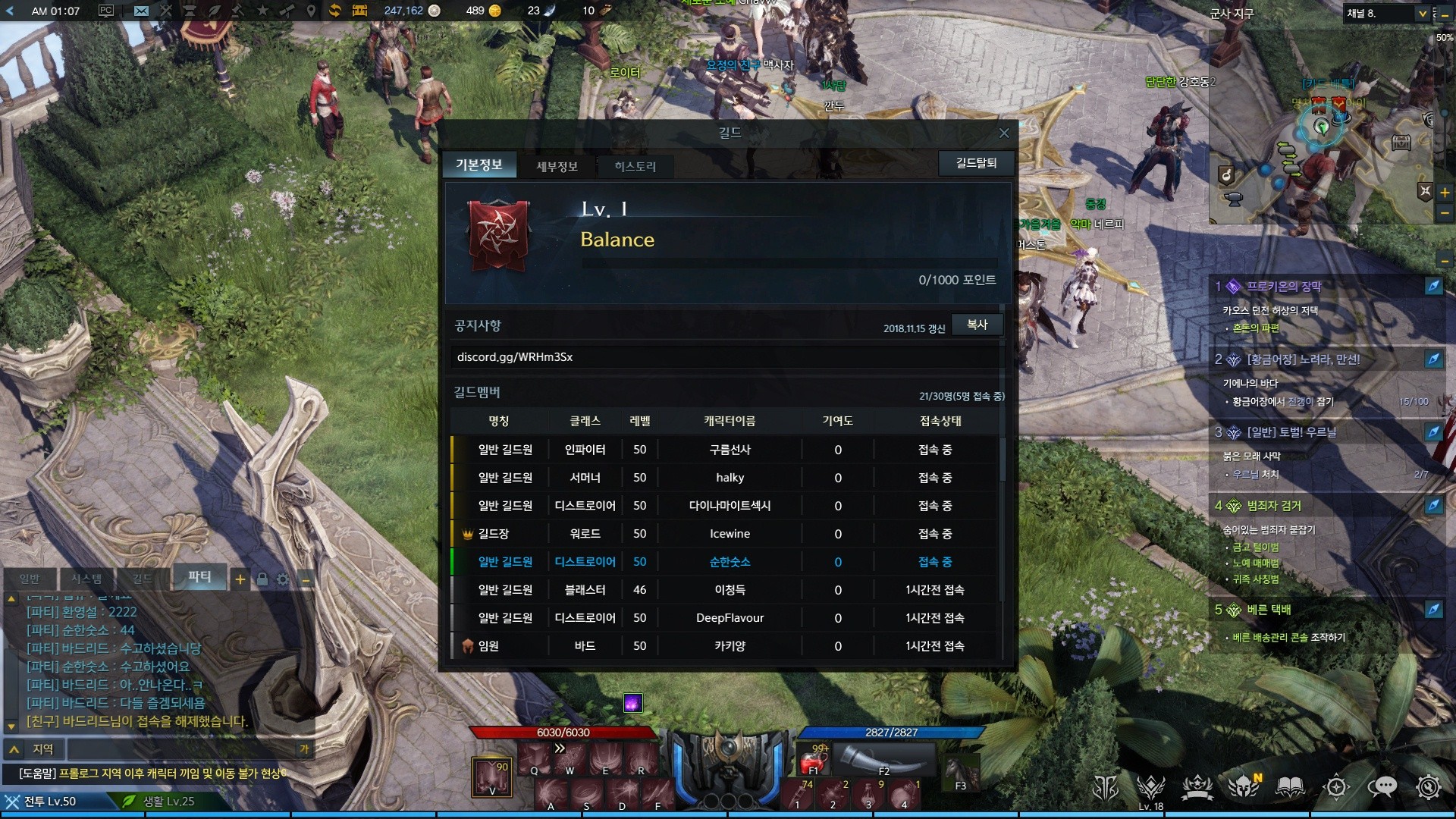Zoom in the minimap with plus button
This screenshot has height=819, width=1456.
tap(1445, 193)
